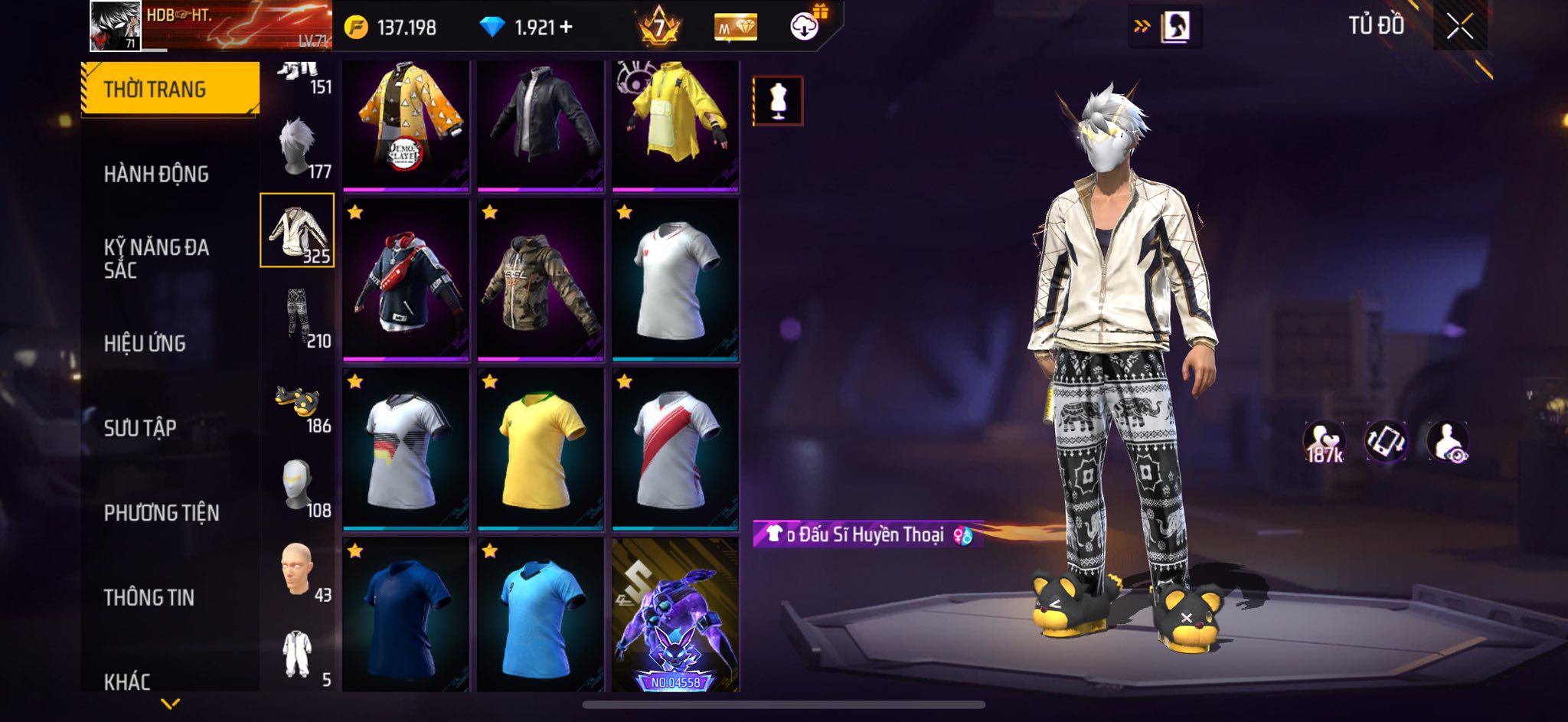This screenshot has height=722, width=1568.
Task: Click the mannequin preview icon
Action: coord(778,100)
